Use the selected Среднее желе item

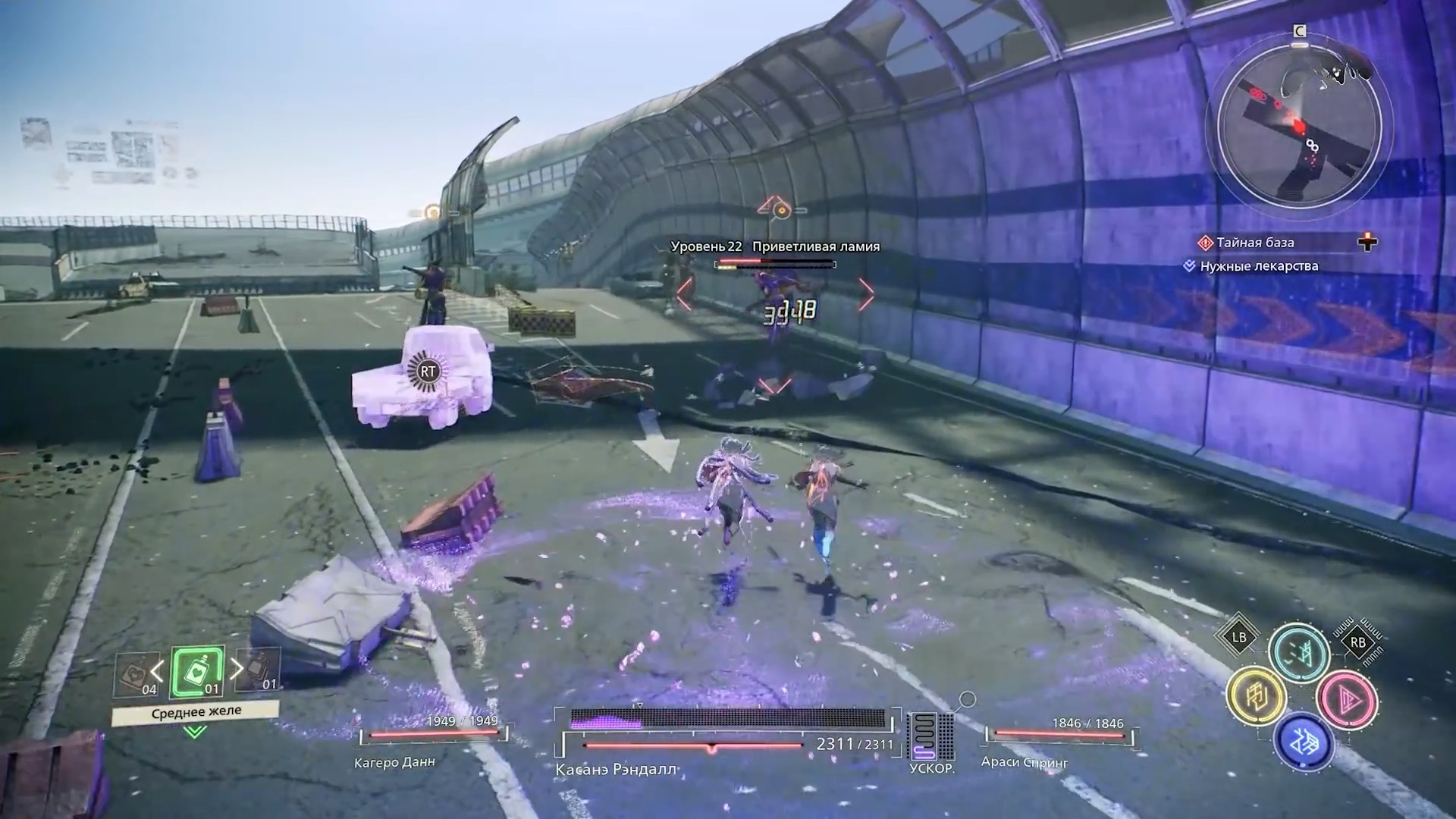tap(198, 672)
